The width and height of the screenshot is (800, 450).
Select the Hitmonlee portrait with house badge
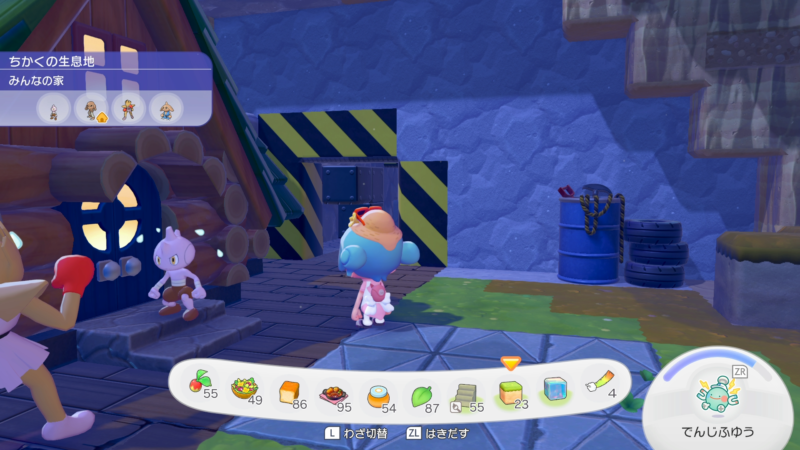click(91, 107)
